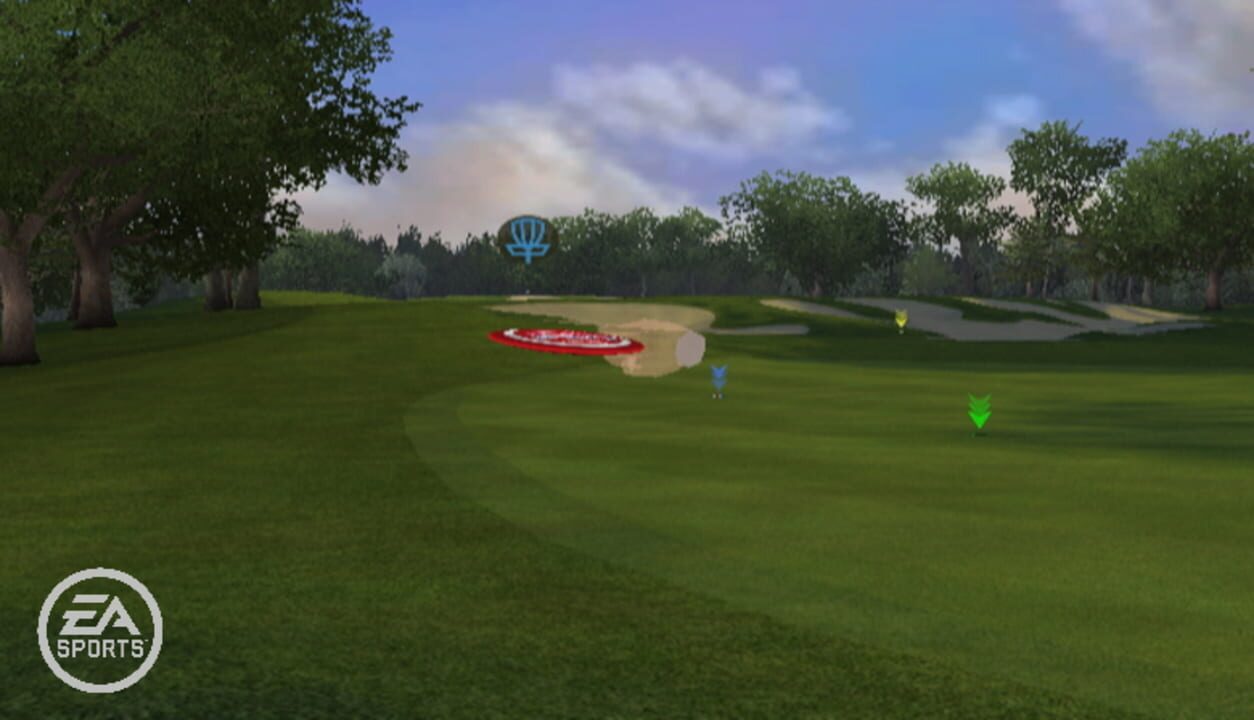This screenshot has height=720, width=1254.
Task: Select the yellow chevron position marker
Action: point(900,320)
